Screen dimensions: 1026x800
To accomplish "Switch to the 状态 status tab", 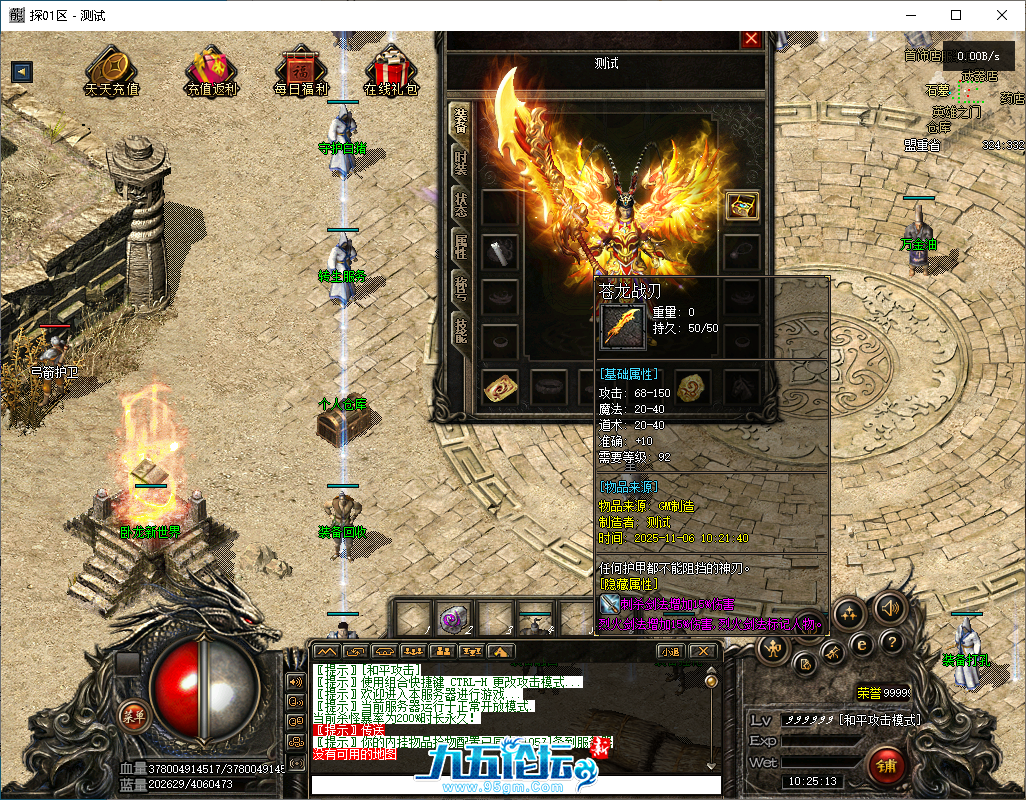I will [460, 204].
